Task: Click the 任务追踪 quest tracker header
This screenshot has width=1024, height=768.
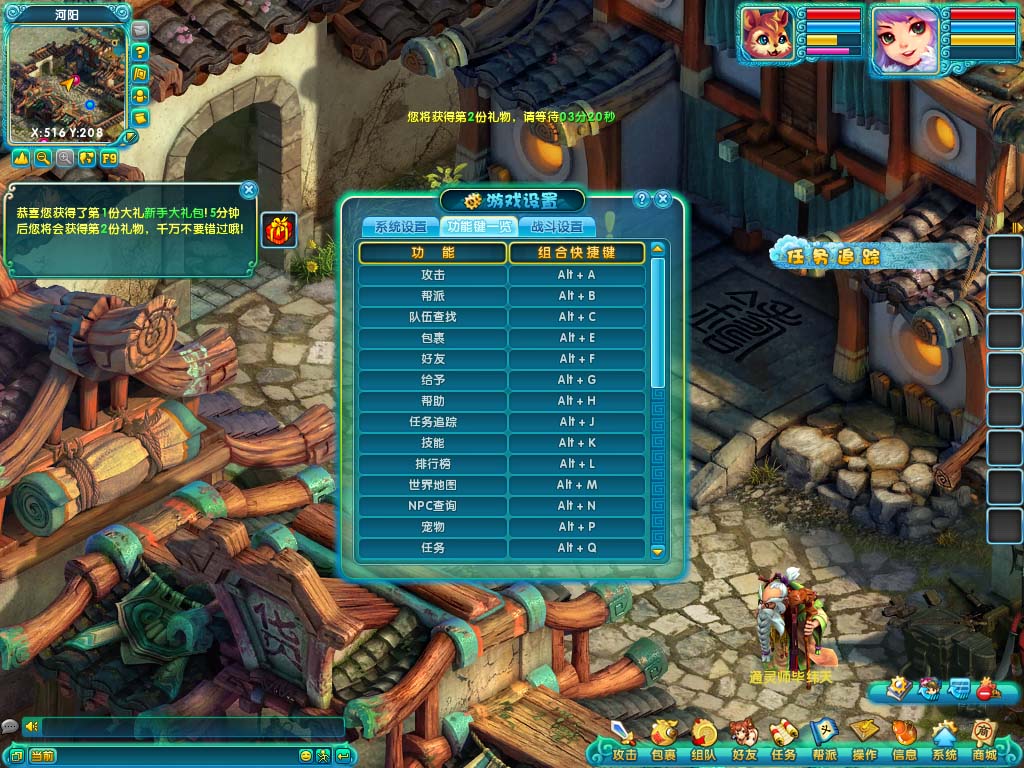Action: click(x=832, y=257)
